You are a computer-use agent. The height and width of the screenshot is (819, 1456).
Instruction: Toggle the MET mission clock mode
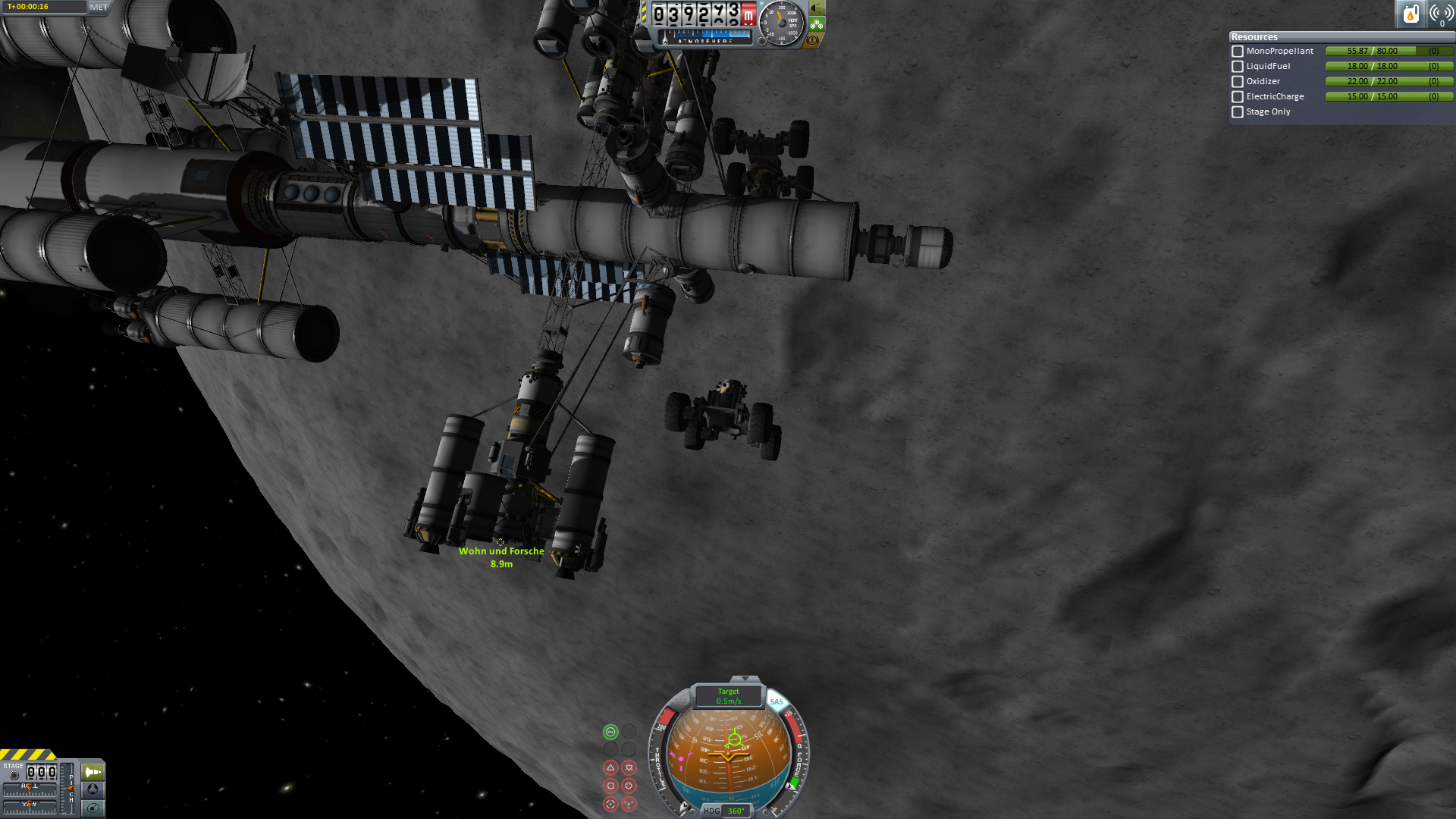pyautogui.click(x=99, y=8)
